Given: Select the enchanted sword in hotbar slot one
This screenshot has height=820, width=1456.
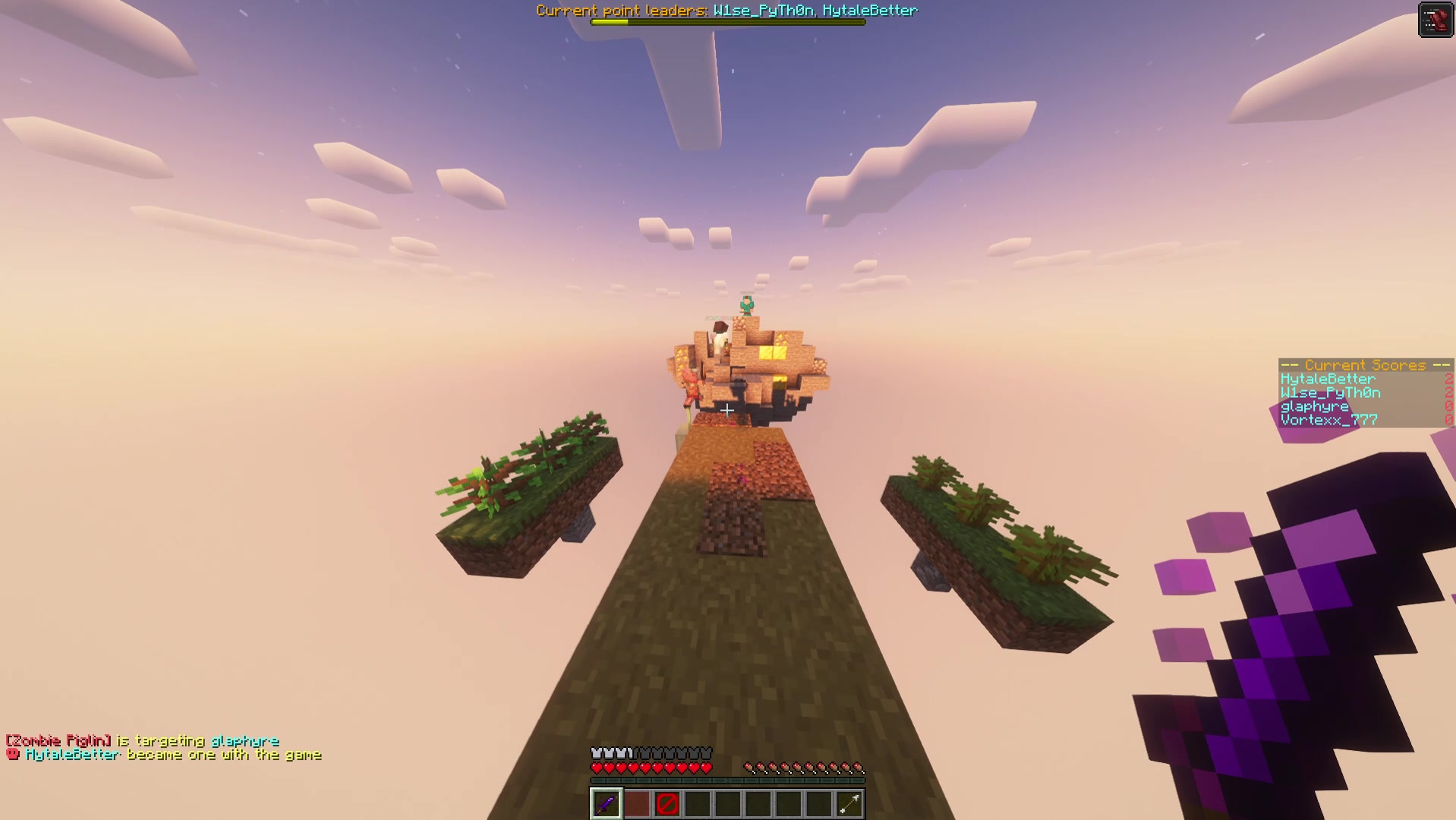Looking at the screenshot, I should point(605,804).
